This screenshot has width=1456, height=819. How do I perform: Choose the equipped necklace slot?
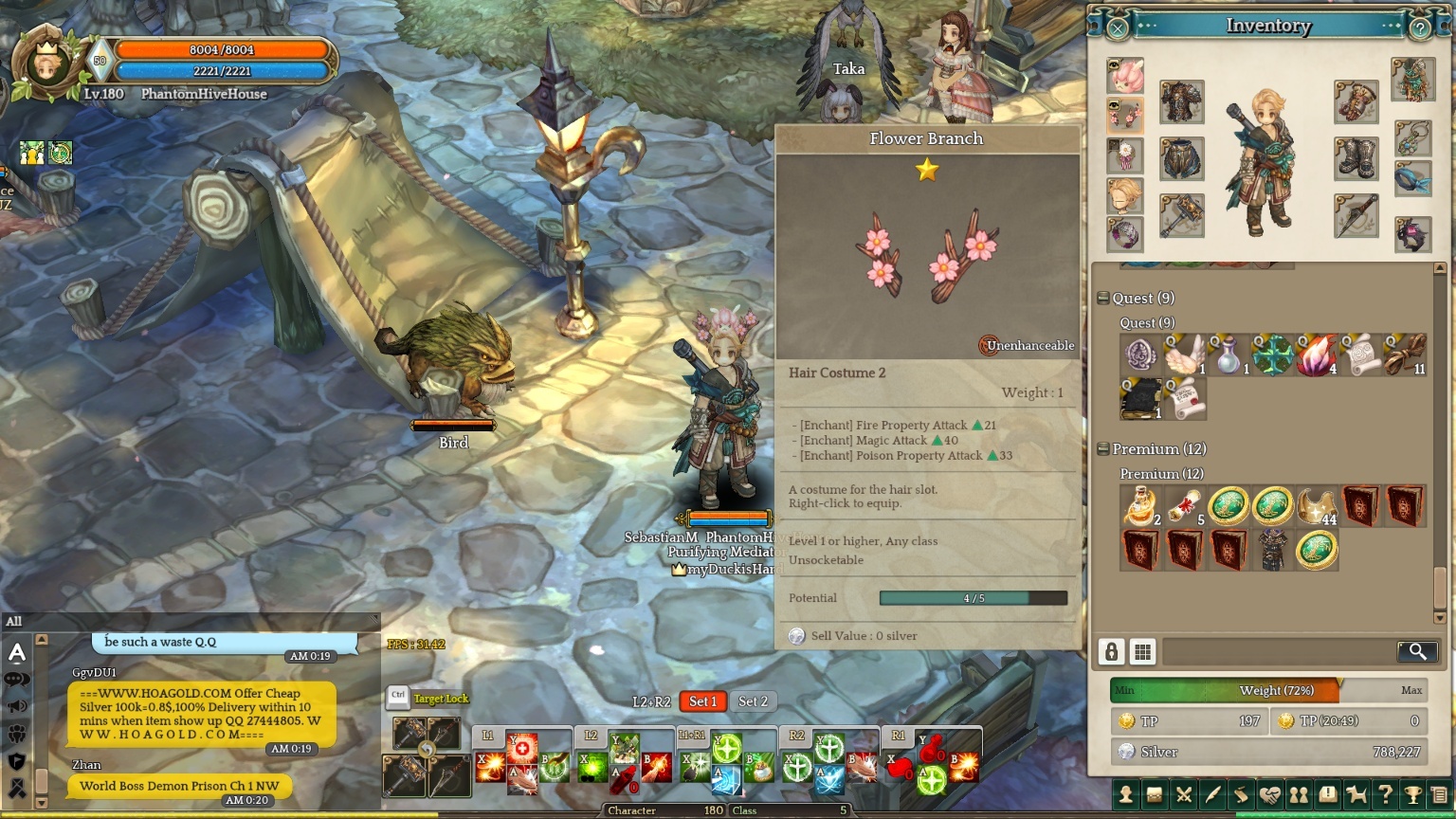(x=1412, y=138)
